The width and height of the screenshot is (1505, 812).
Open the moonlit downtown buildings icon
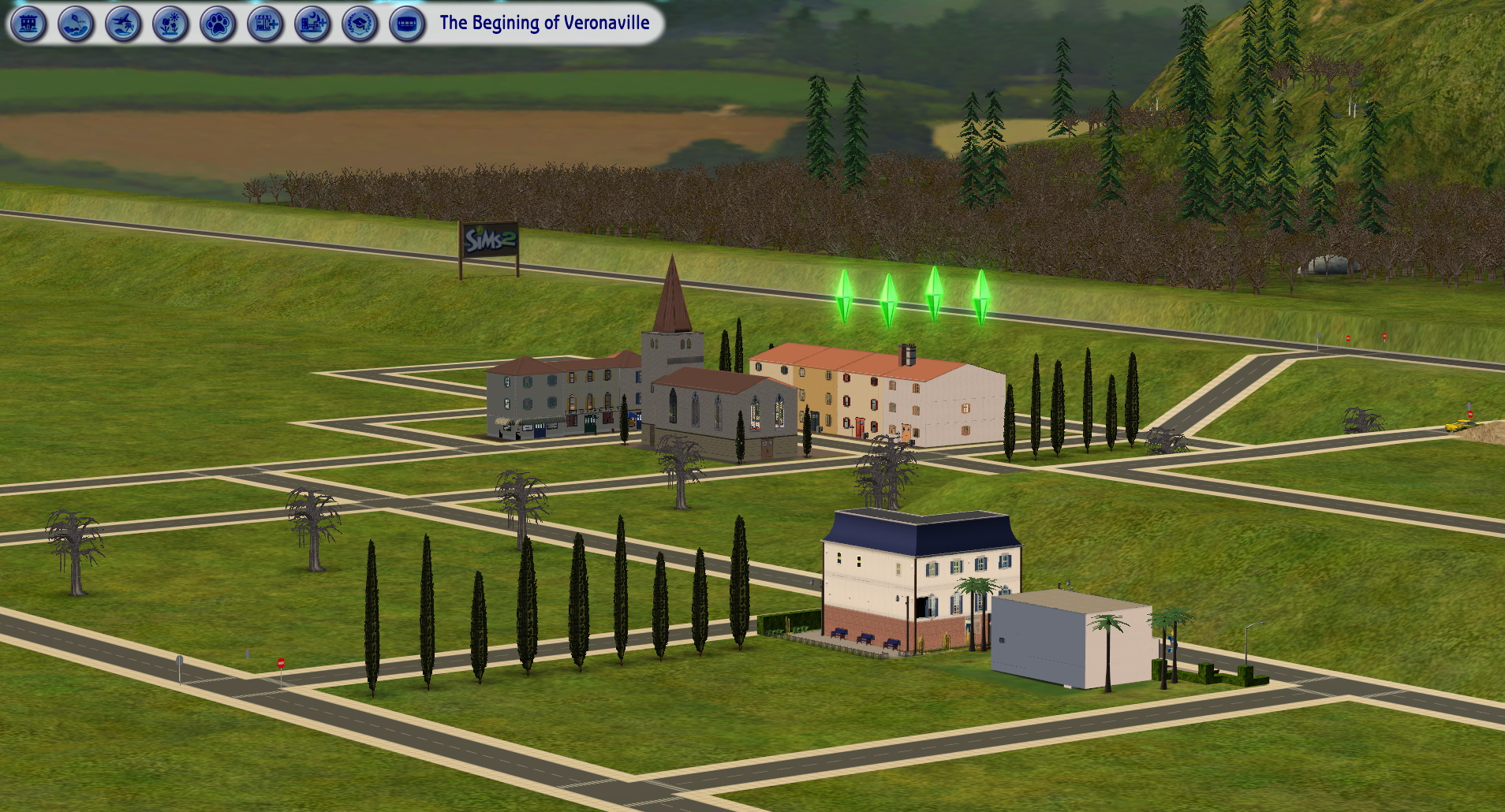click(312, 24)
